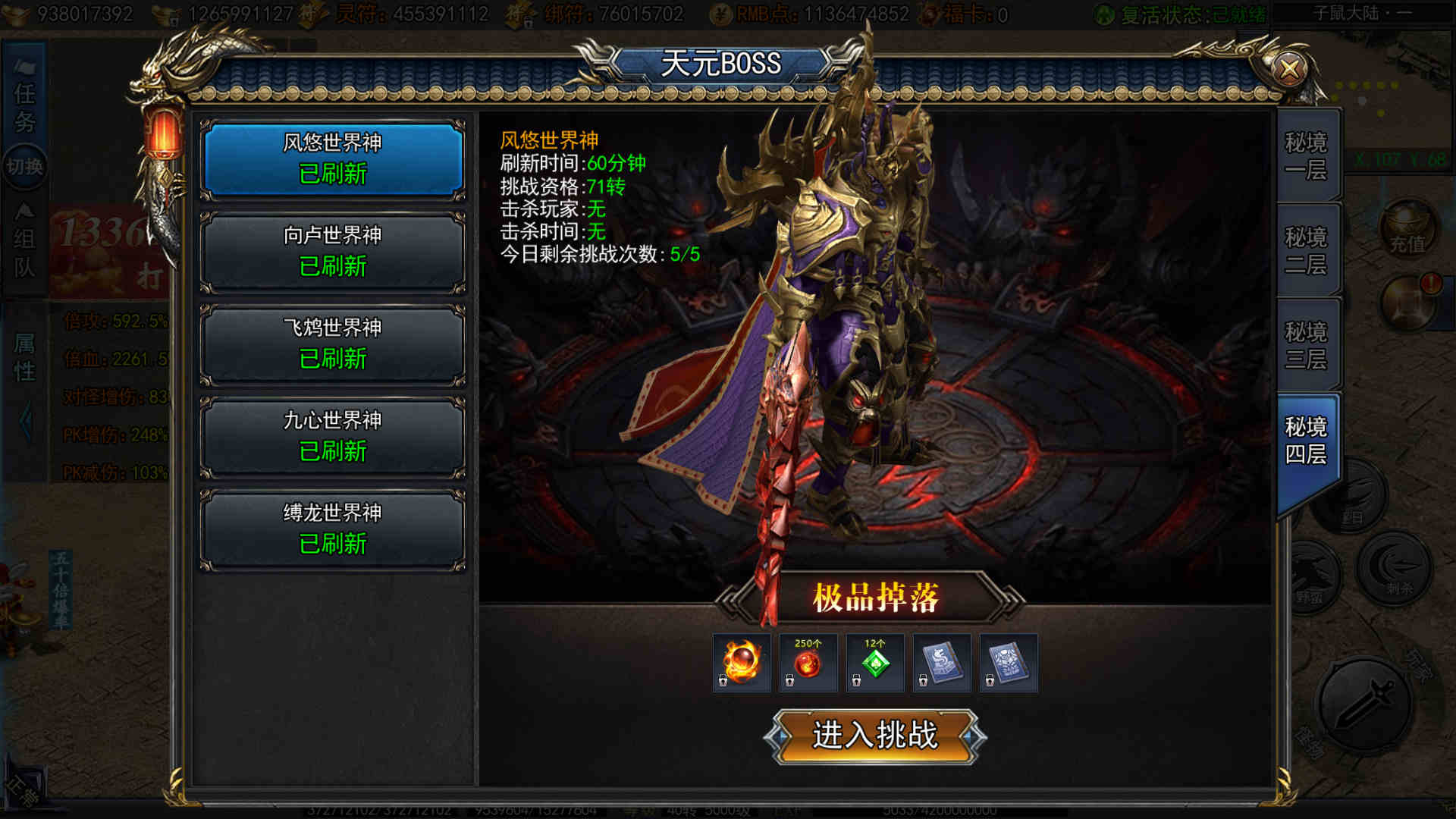
Task: Open the 组队 side tab
Action: (x=24, y=253)
